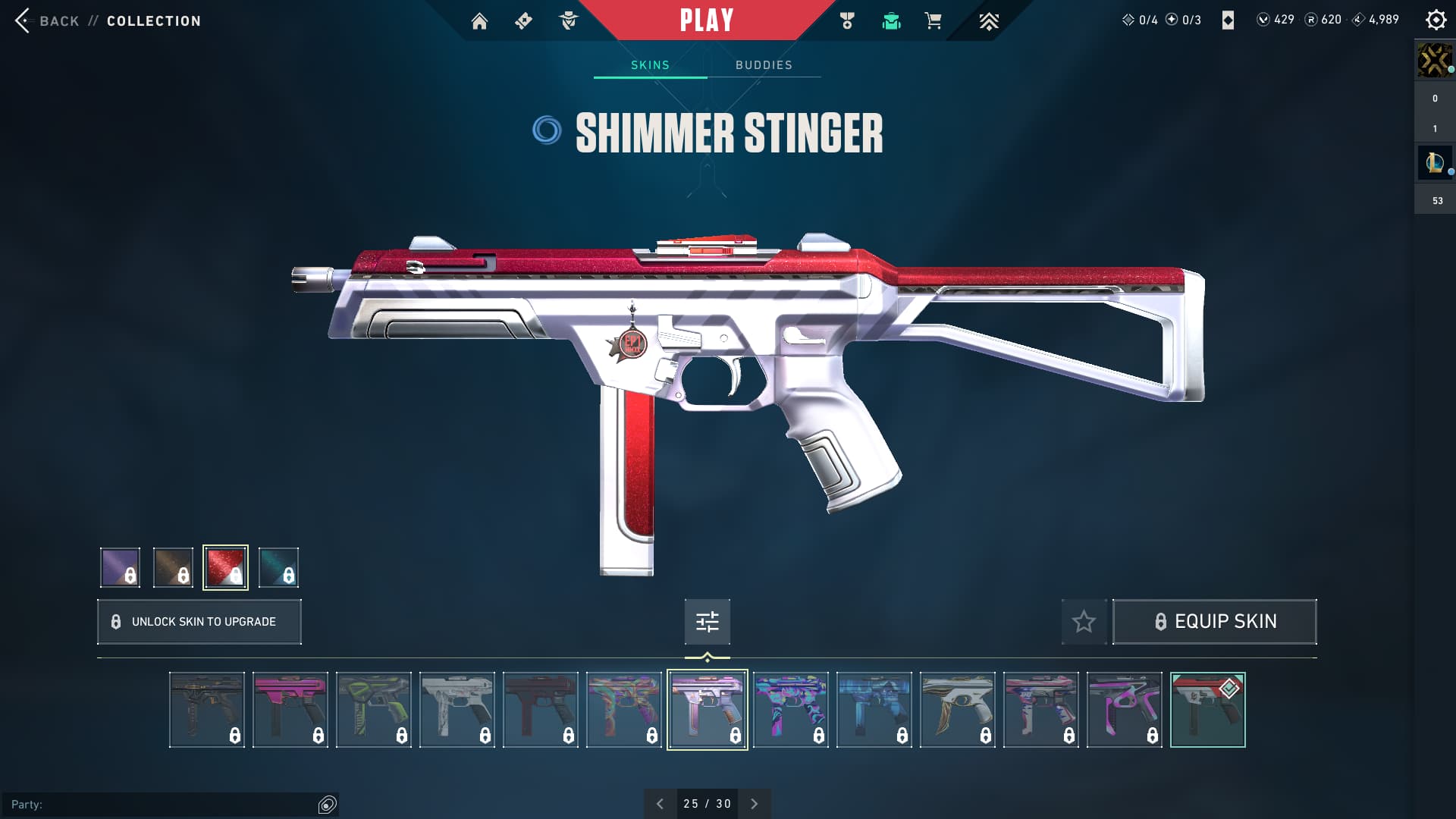Select the owned red Stinger skin thumbnail
Image resolution: width=1456 pixels, height=819 pixels.
tap(1207, 710)
